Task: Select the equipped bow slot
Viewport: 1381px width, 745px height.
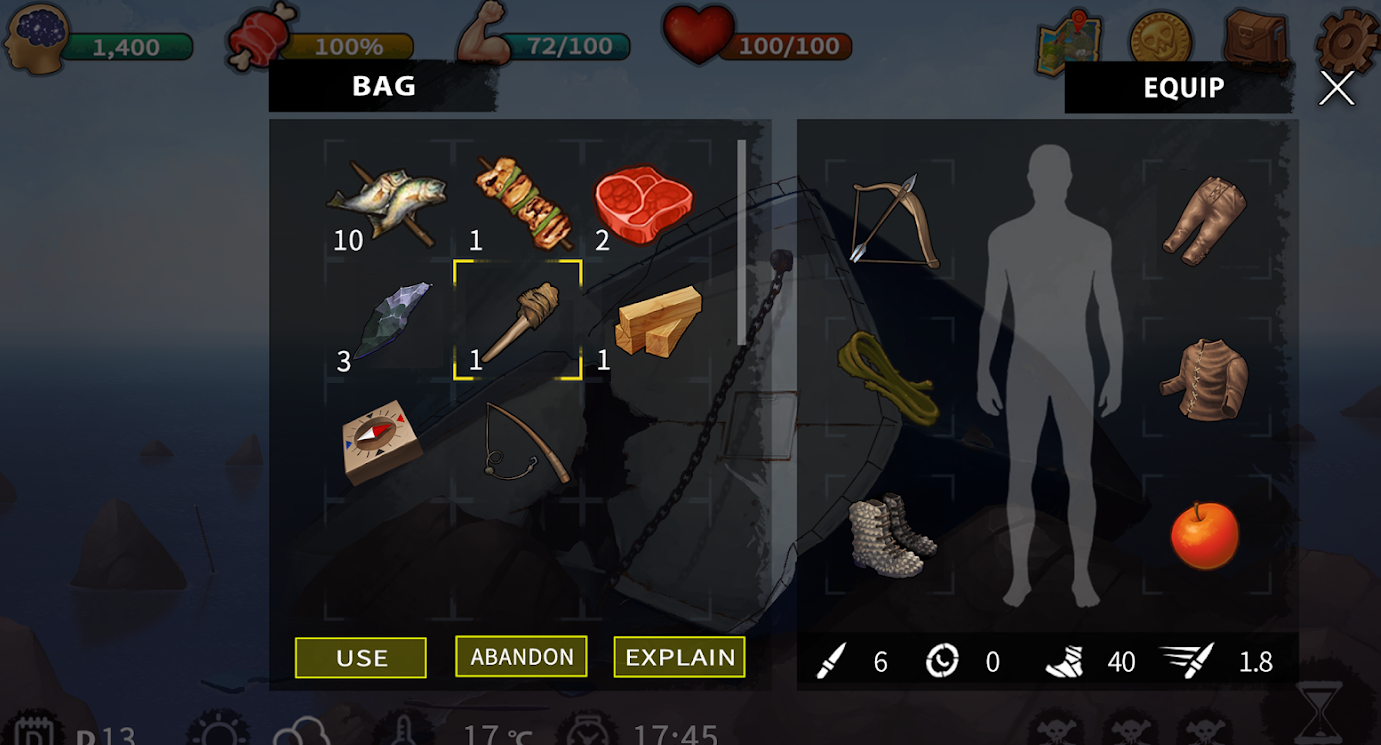Action: [893, 220]
